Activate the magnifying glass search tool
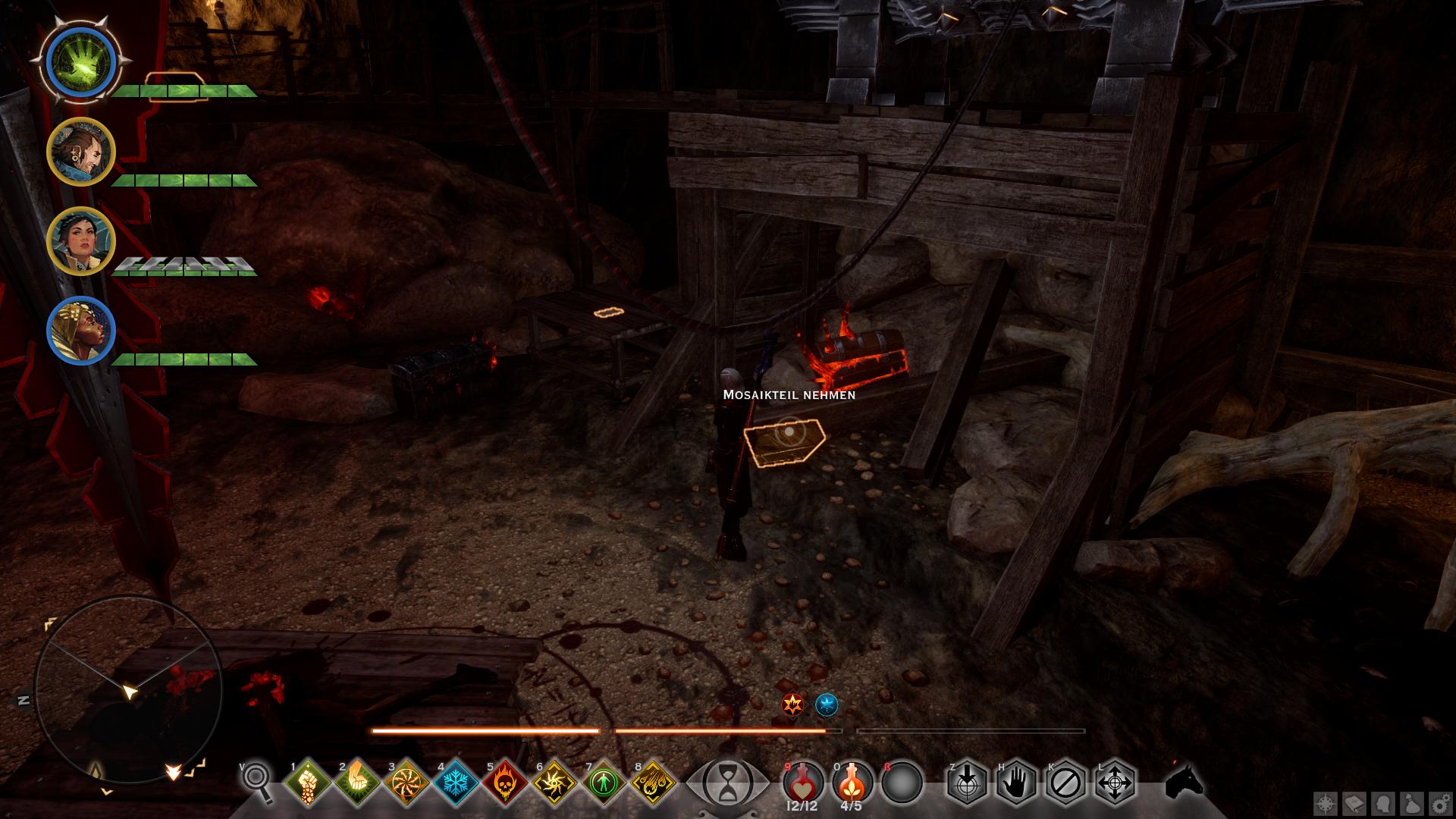1456x819 pixels. coord(259,780)
